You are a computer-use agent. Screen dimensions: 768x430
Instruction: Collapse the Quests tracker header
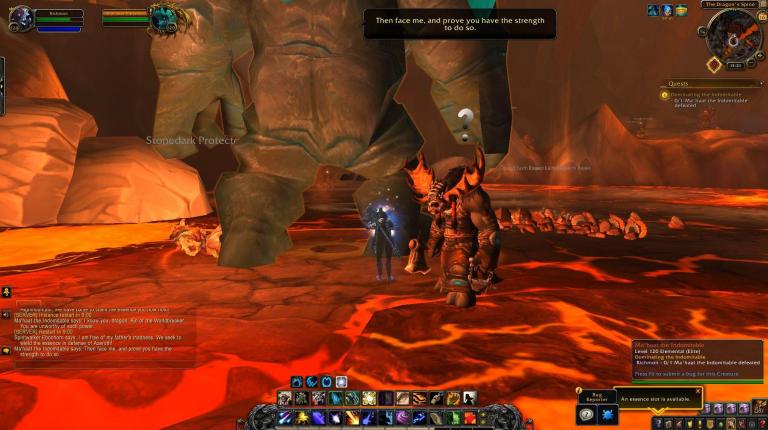761,84
